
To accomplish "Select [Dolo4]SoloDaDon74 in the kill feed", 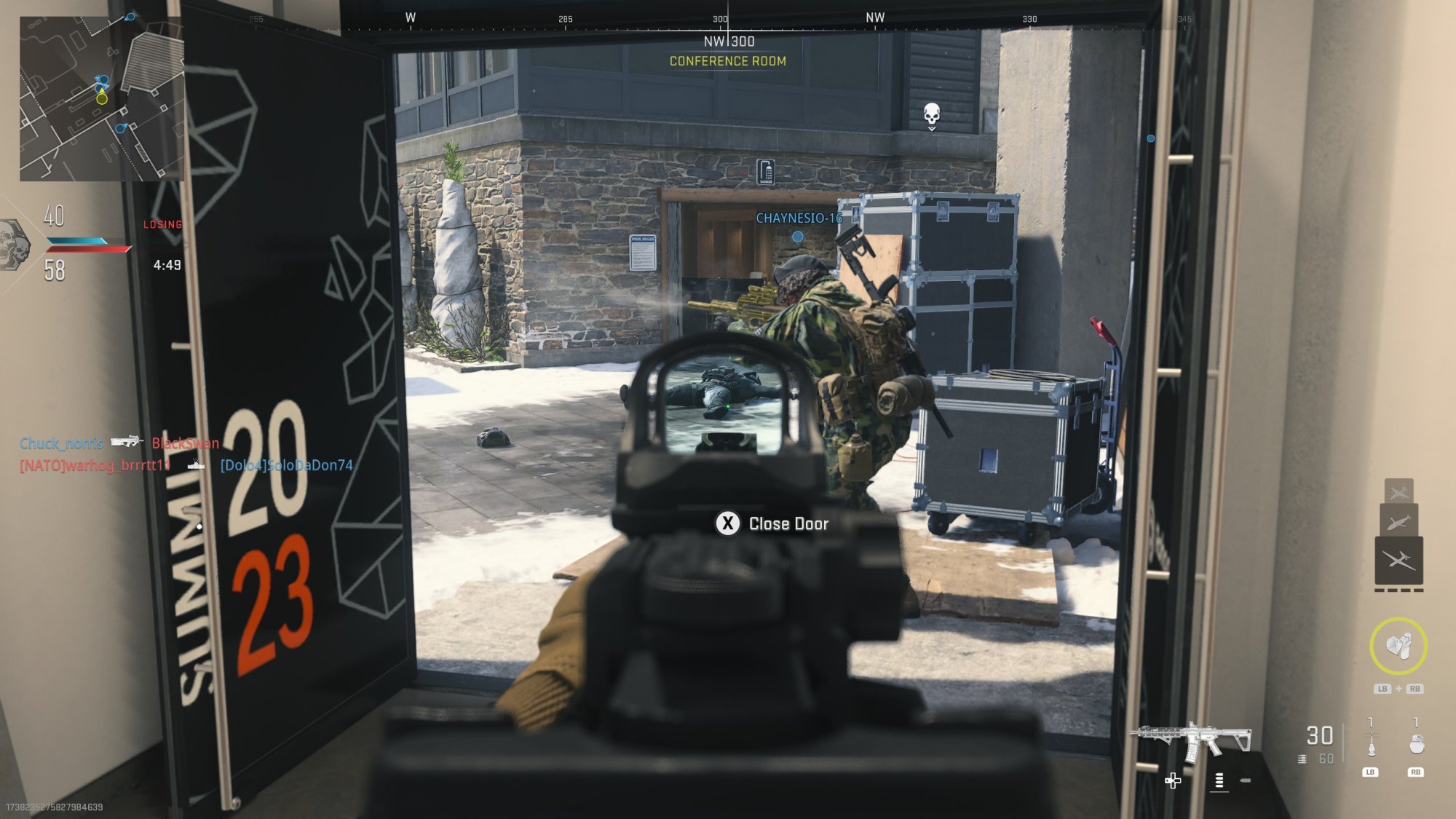I will pos(286,465).
